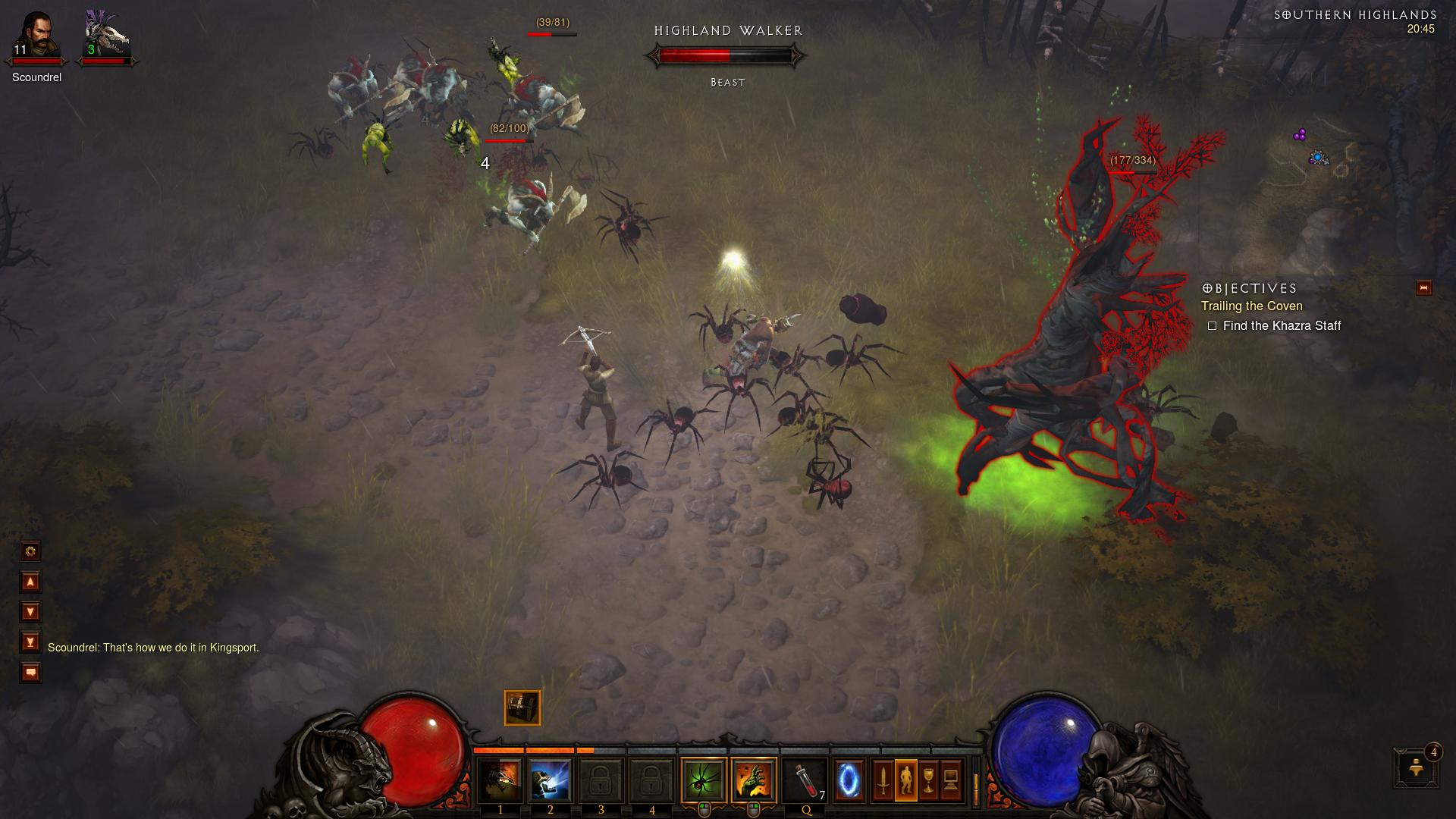Activate the Grasp of the Dead skill

coord(754,780)
